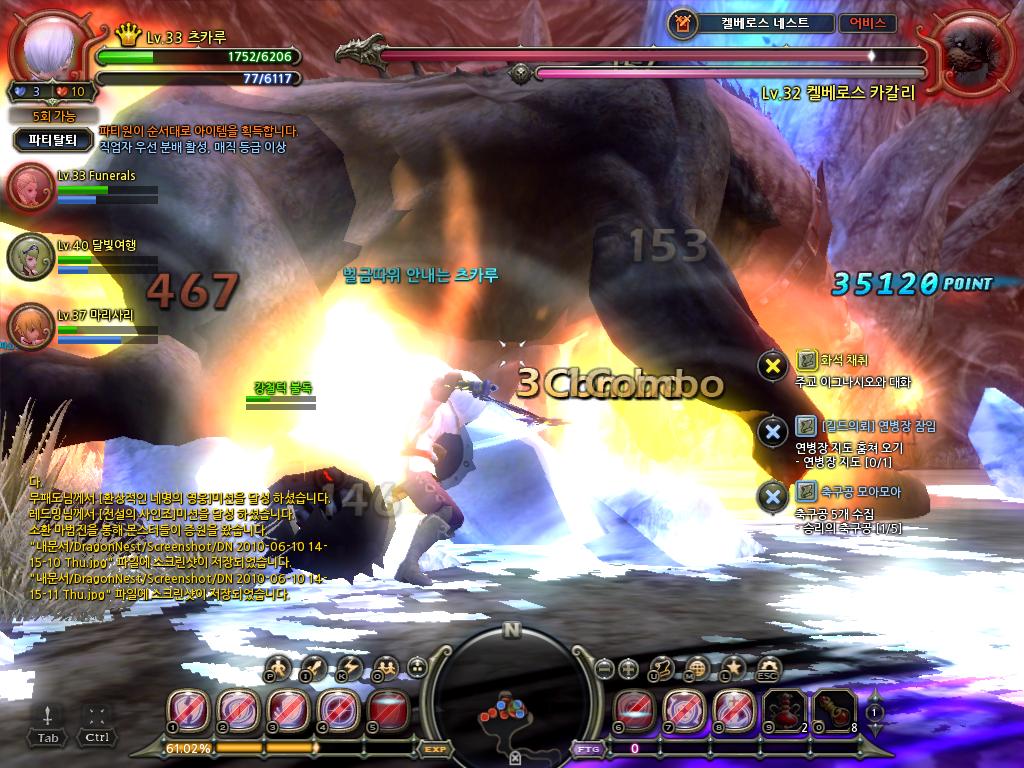Click the 파티탈퇴 leave party button
Screen dimensions: 1024x768
(53, 141)
